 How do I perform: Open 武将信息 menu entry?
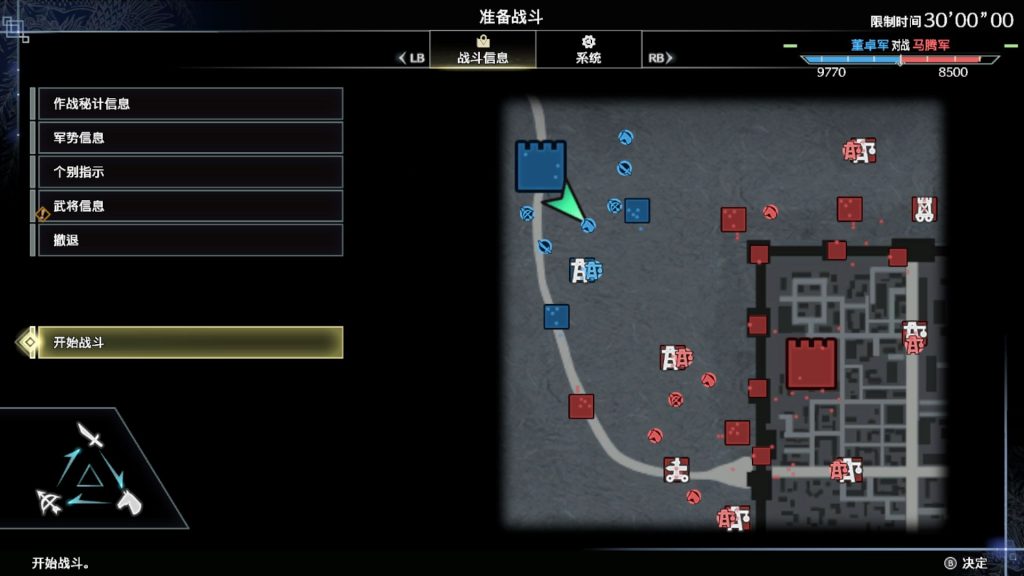[190, 206]
